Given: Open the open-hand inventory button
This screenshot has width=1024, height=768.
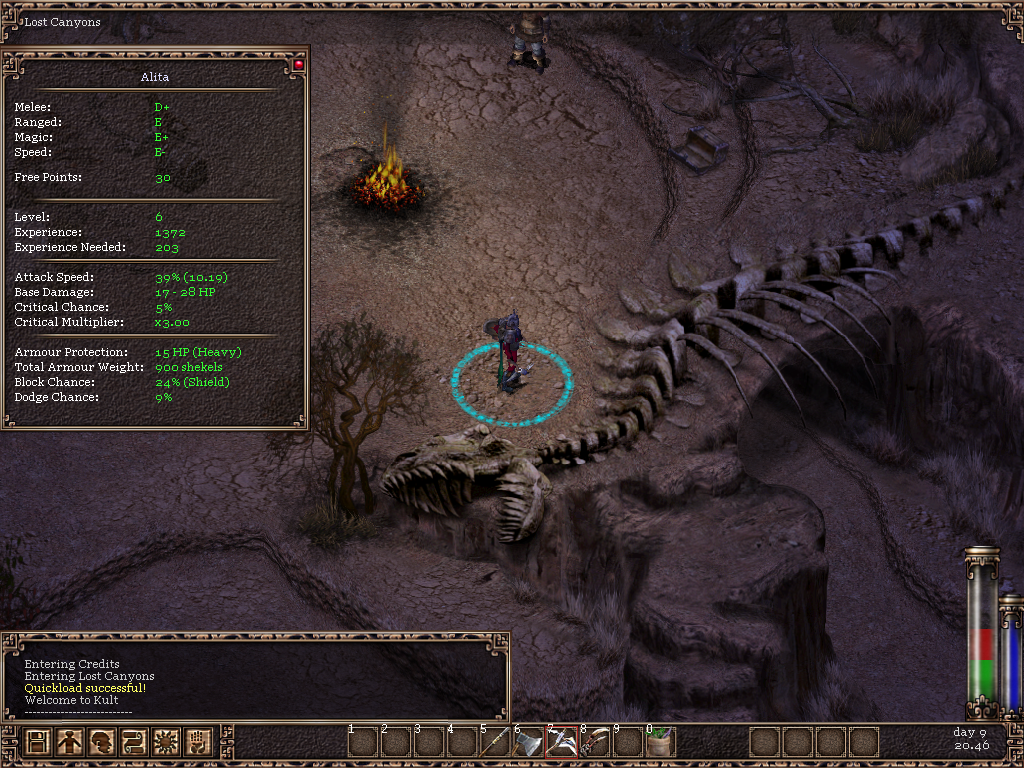Looking at the screenshot, I should (x=198, y=742).
